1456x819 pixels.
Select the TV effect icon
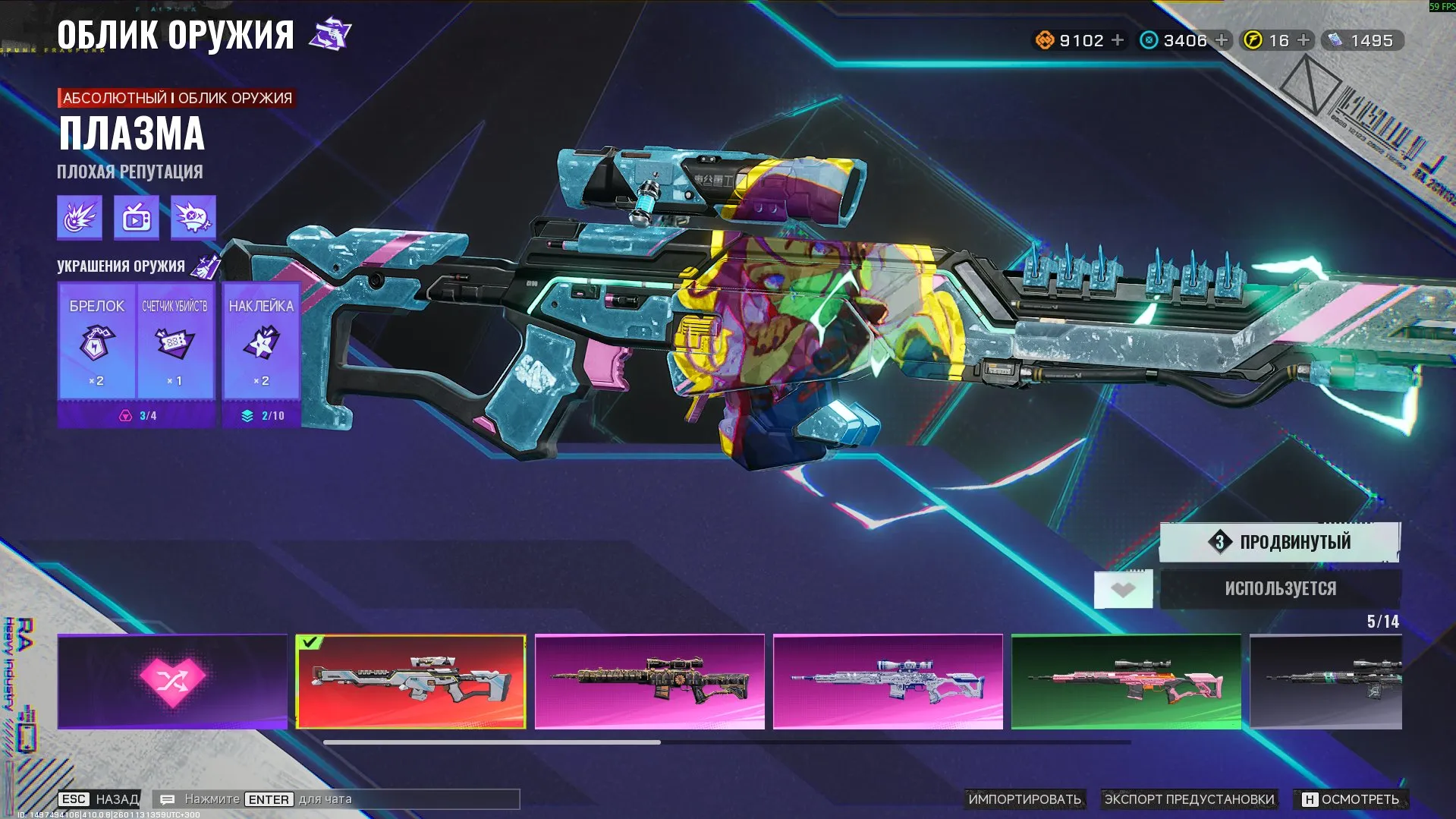(x=136, y=218)
